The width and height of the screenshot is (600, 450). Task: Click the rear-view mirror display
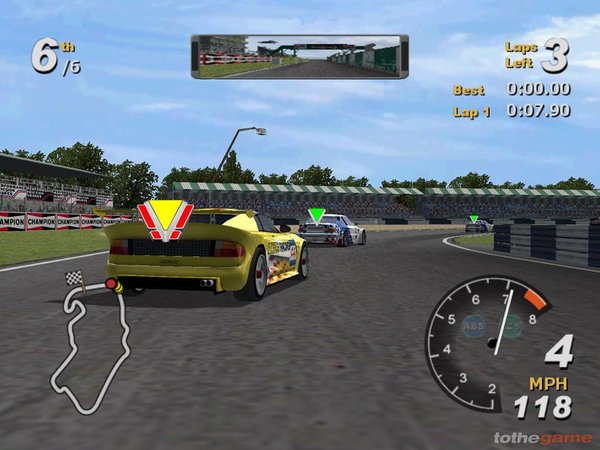(299, 56)
